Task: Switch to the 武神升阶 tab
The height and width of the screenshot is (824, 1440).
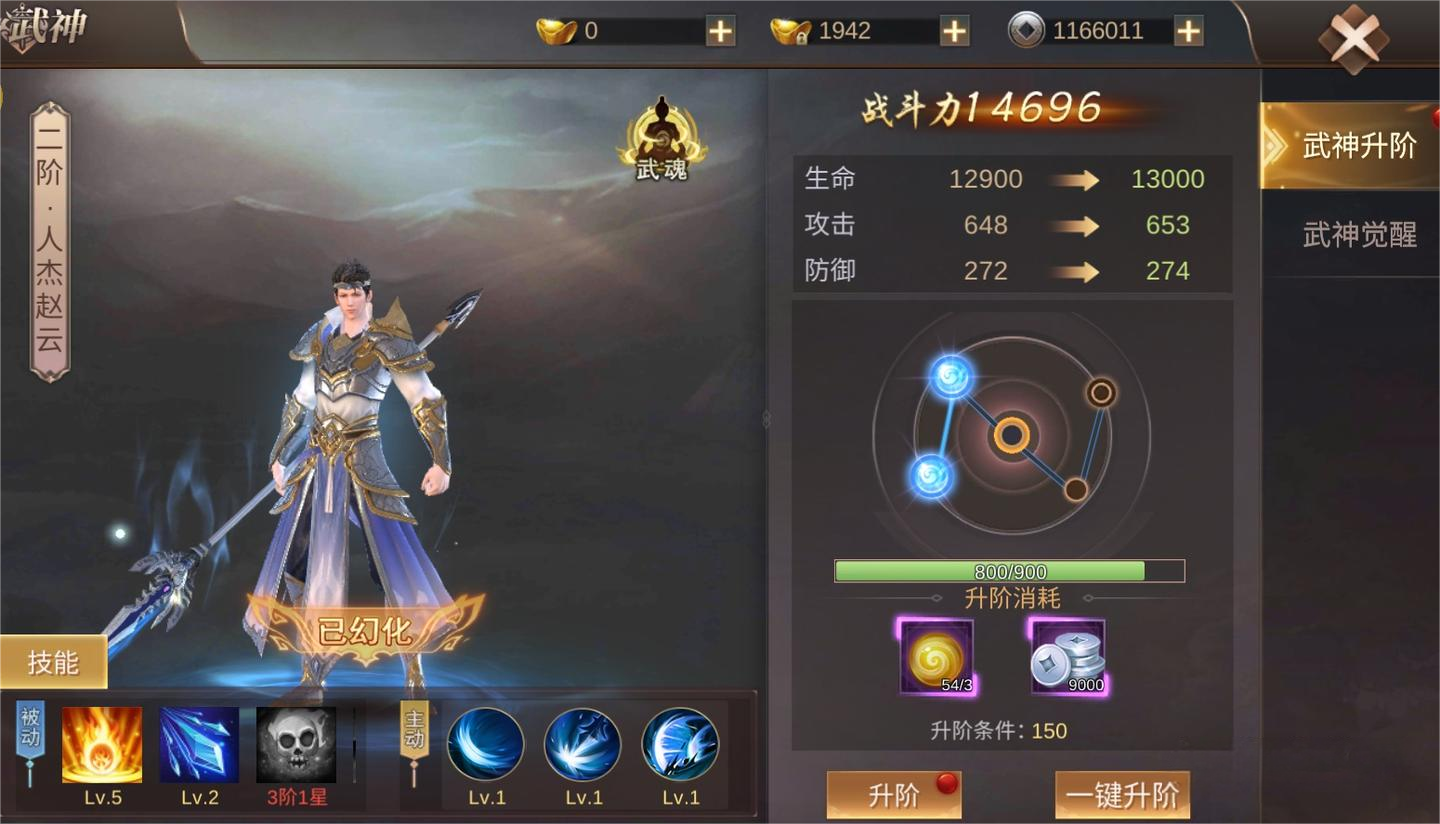Action: pos(1356,146)
